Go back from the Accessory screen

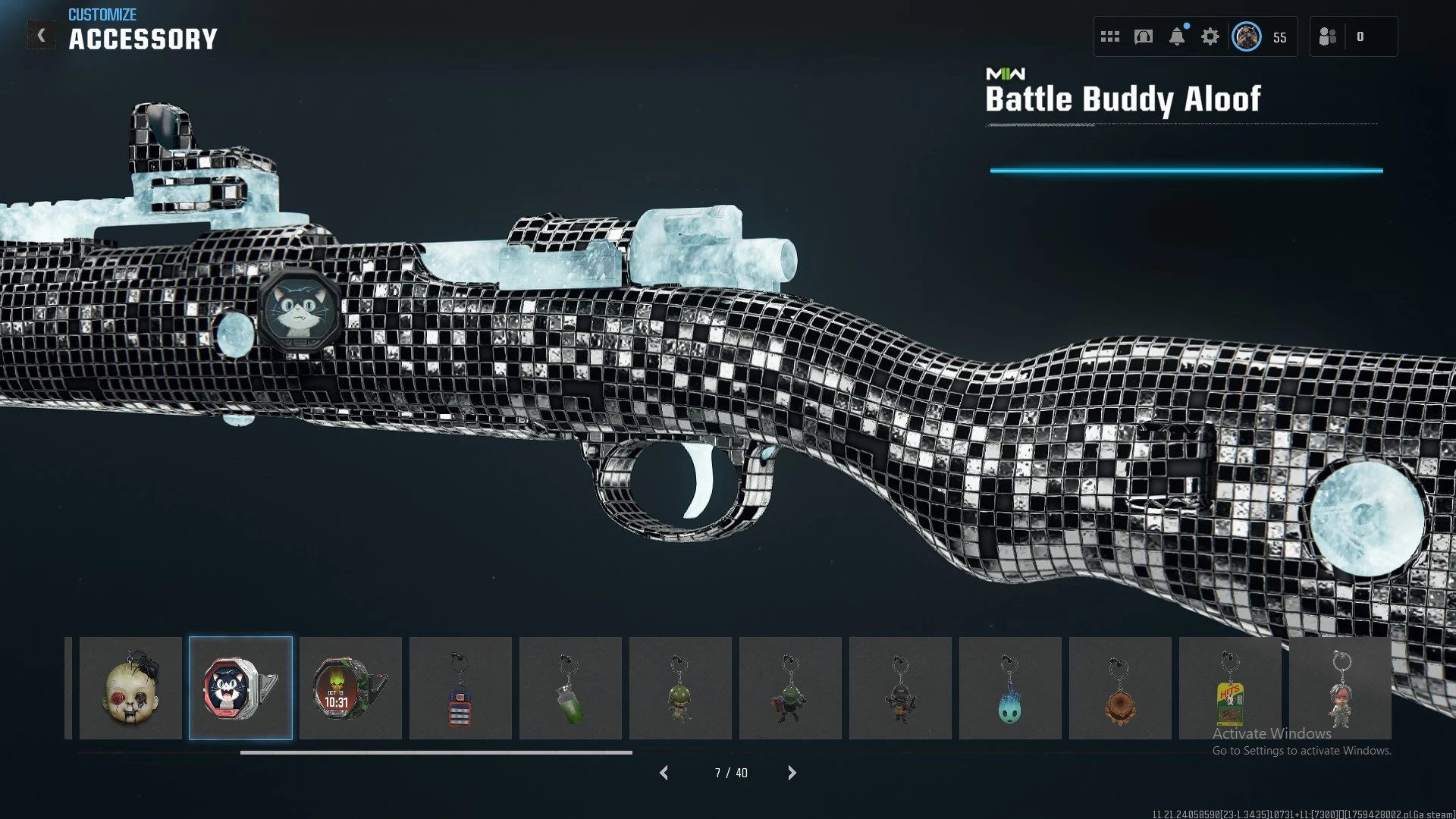click(42, 36)
